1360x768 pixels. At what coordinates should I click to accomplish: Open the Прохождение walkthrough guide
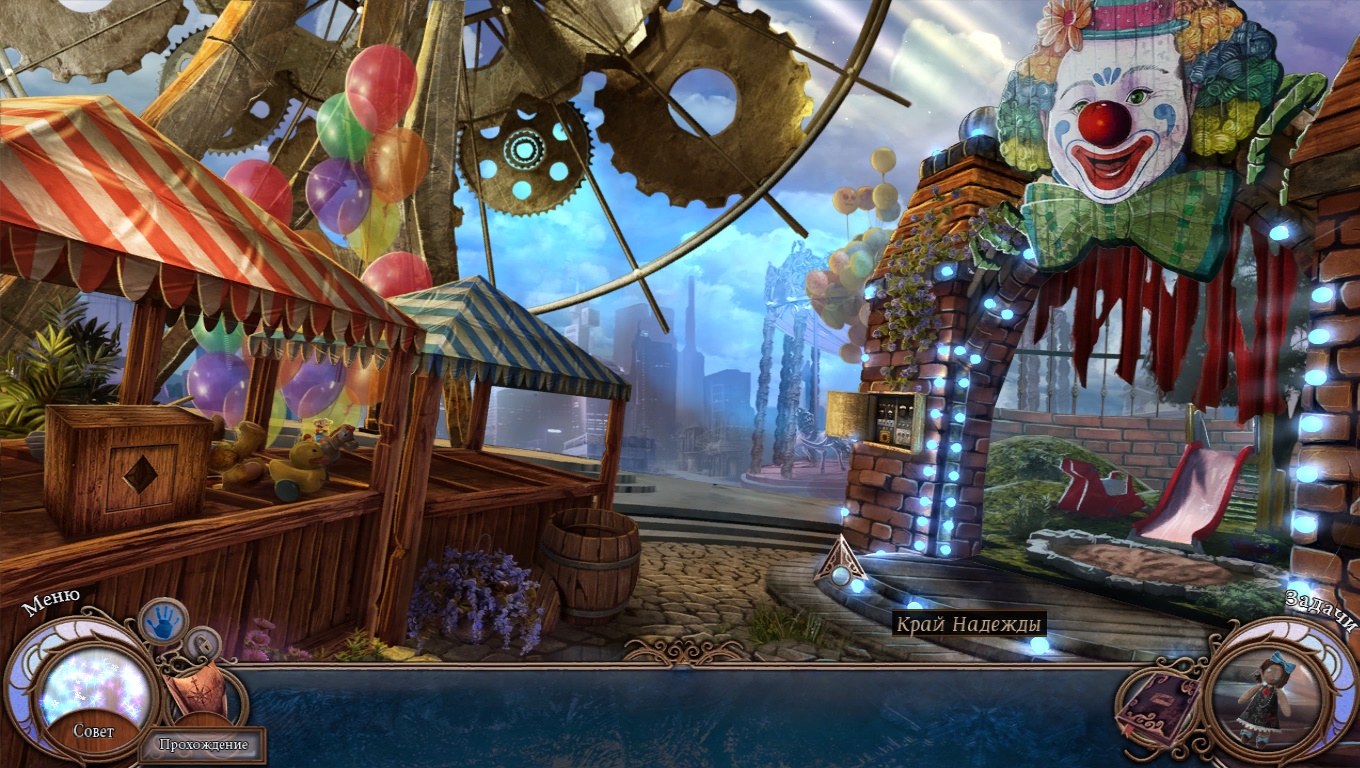[x=203, y=744]
